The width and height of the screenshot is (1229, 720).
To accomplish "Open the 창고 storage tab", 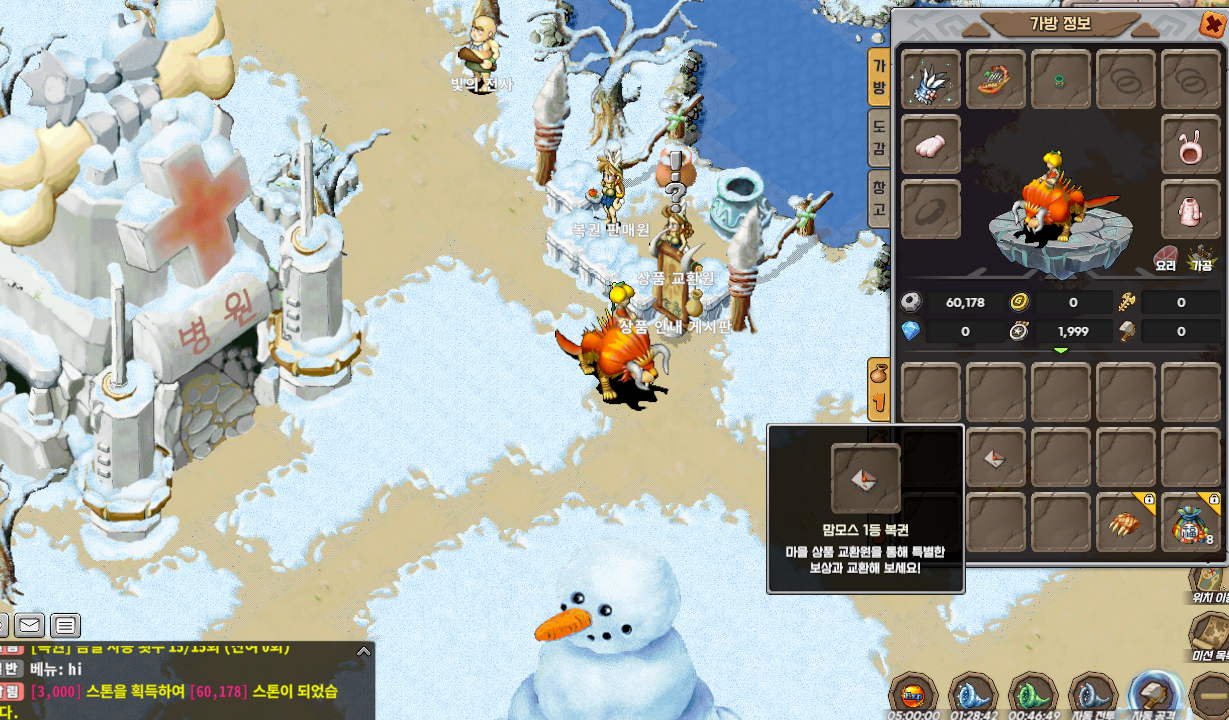I will 879,198.
